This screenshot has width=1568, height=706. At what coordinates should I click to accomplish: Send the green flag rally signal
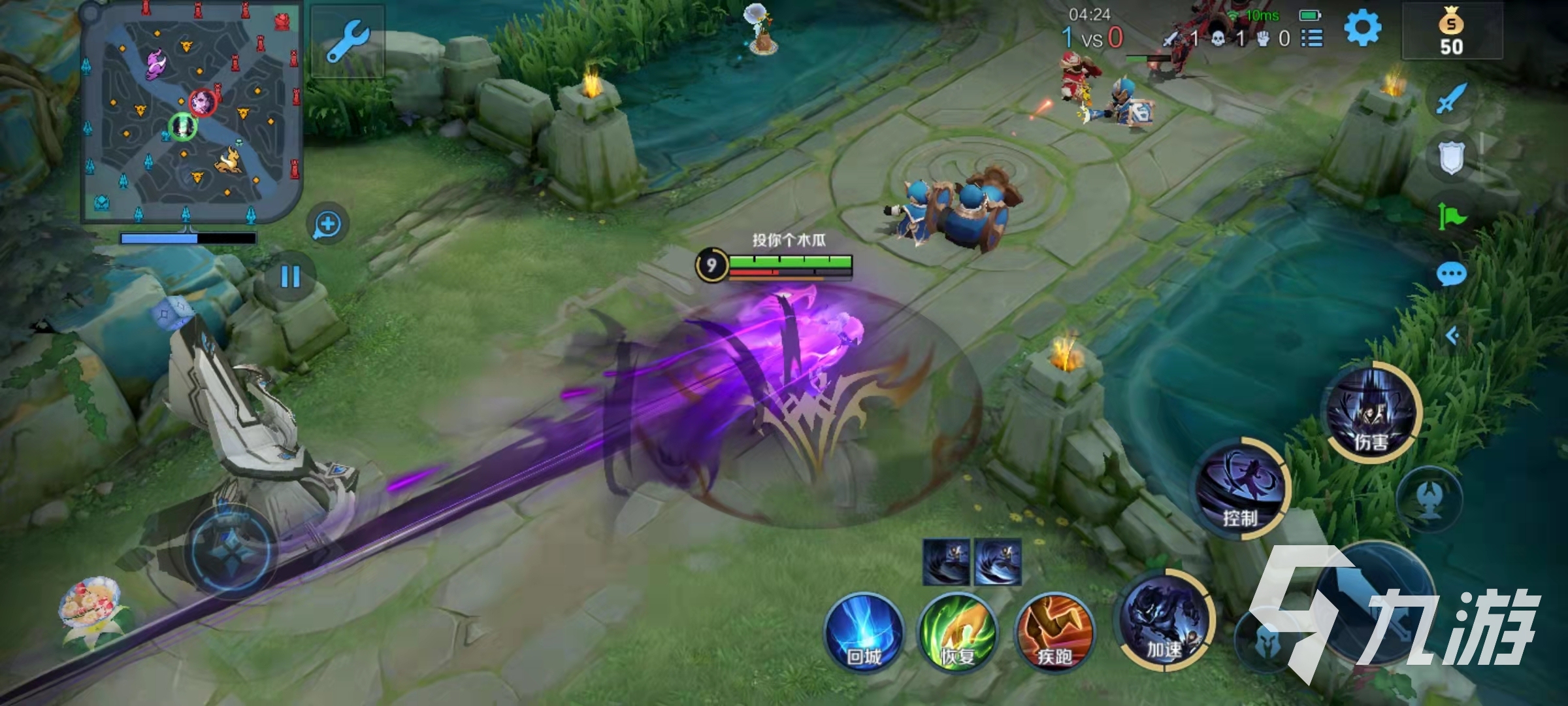[x=1451, y=216]
